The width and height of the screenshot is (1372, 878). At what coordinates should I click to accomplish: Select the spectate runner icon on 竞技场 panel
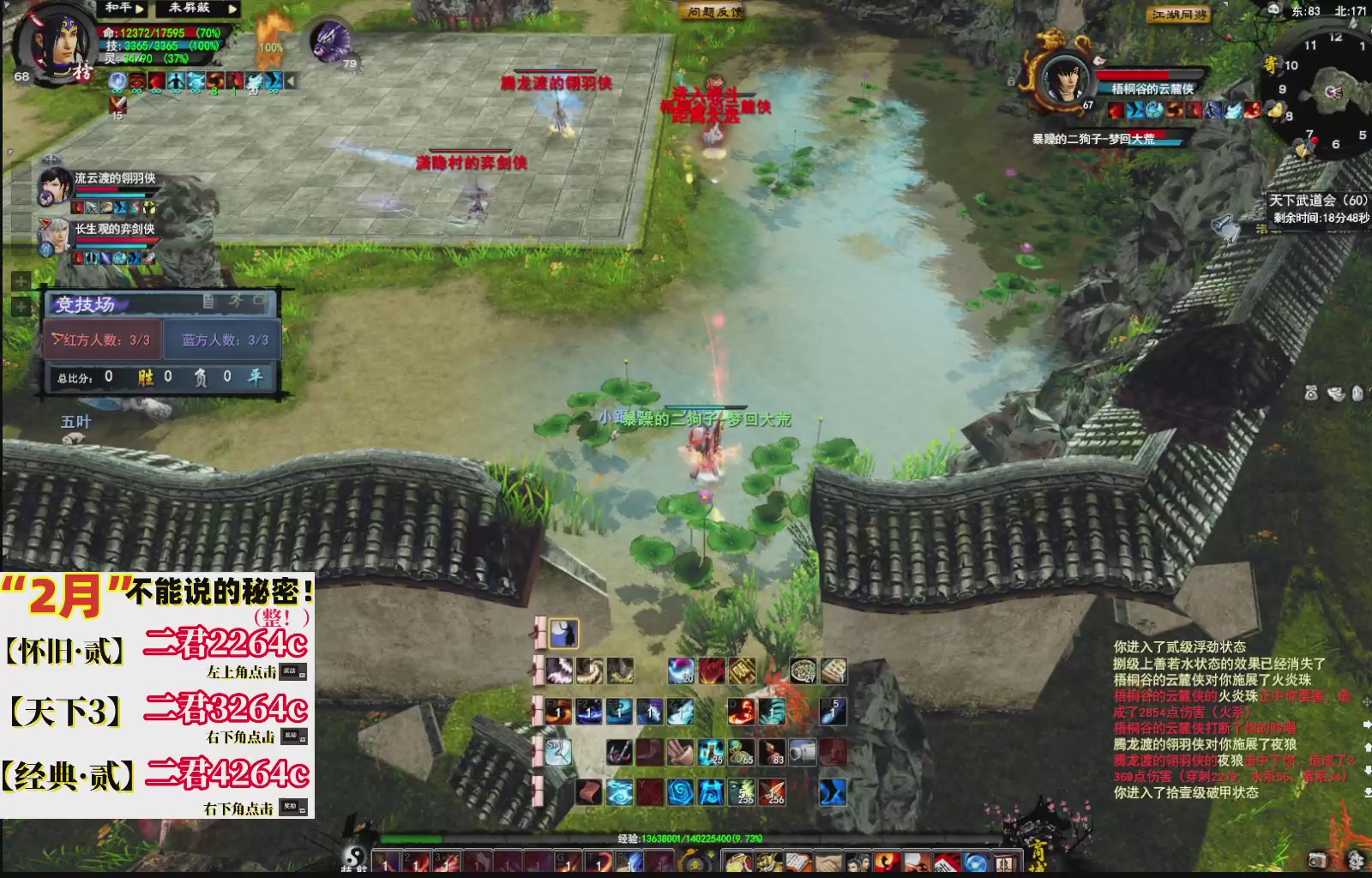click(x=238, y=300)
